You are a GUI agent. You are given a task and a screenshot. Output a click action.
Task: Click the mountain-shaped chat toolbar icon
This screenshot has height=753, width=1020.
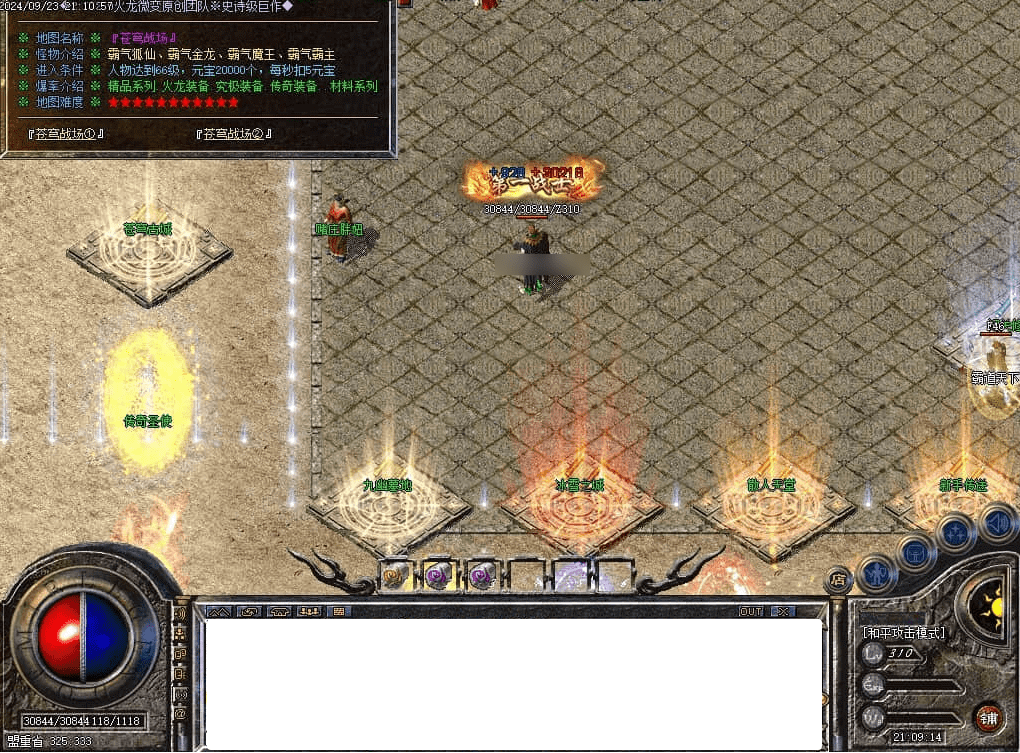point(219,611)
